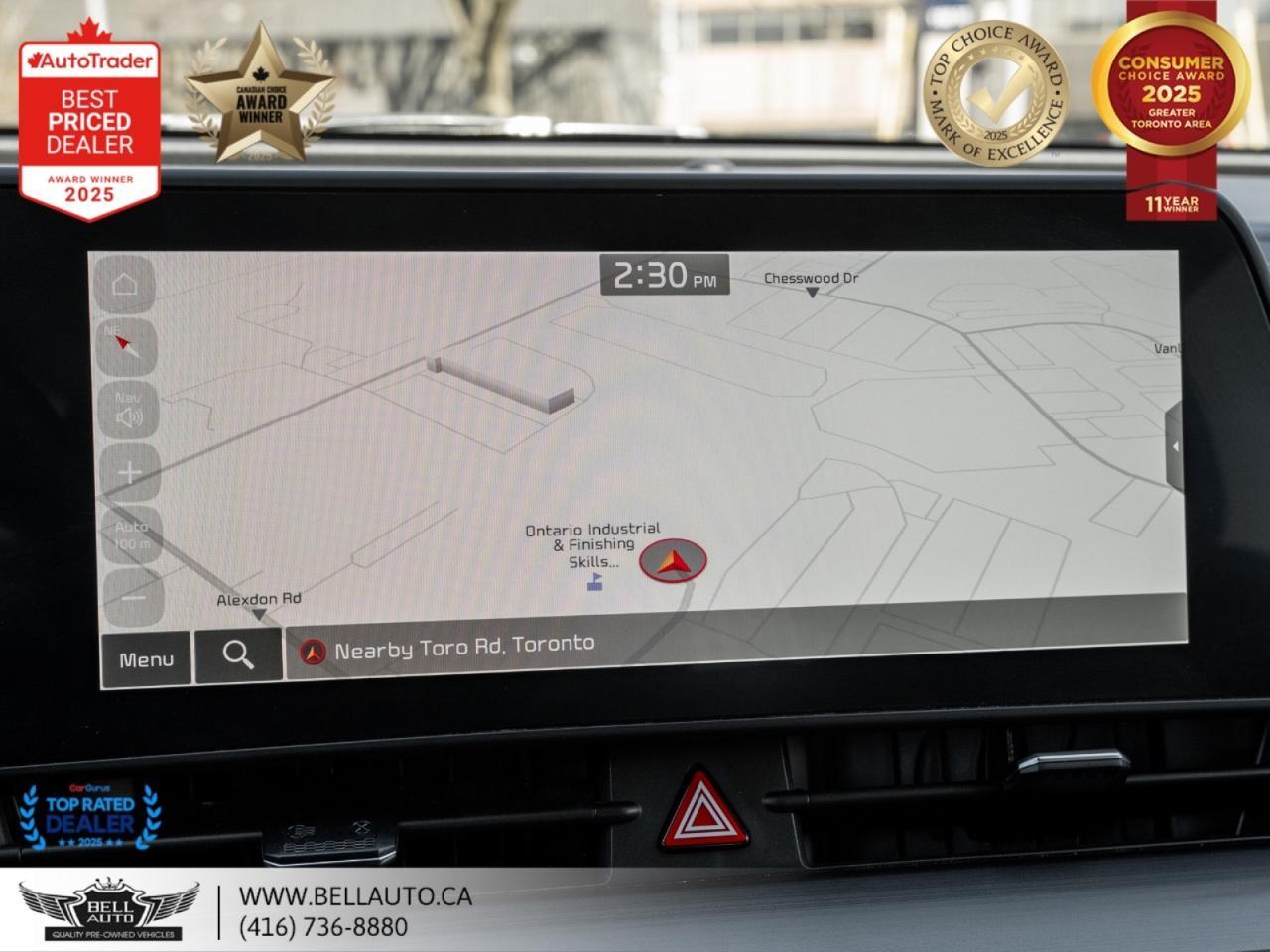Toggle the compass orientation button
1270x952 pixels.
click(126, 344)
